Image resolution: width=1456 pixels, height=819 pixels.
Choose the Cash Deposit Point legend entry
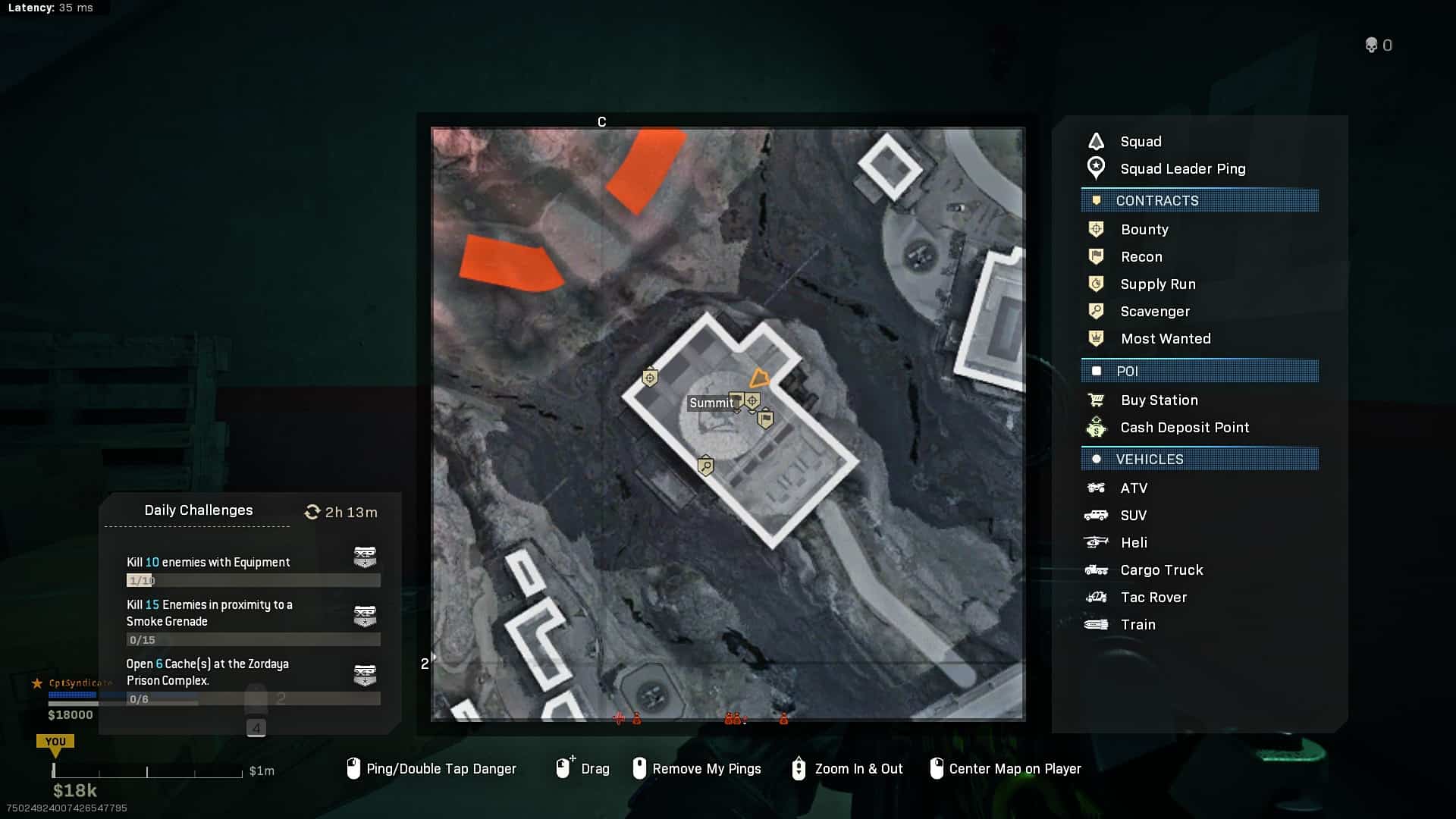click(x=1184, y=428)
